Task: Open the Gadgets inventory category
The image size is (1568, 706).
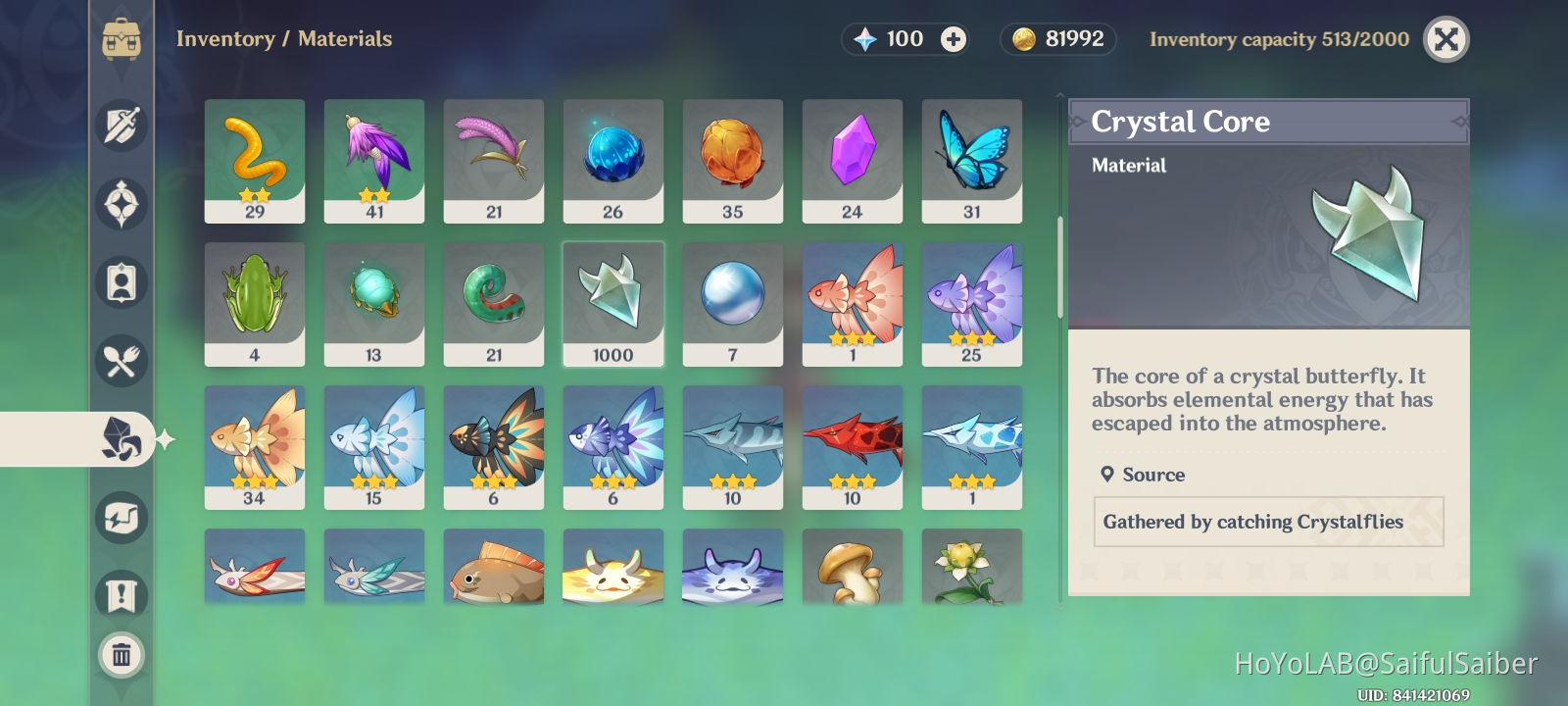Action: [121, 517]
